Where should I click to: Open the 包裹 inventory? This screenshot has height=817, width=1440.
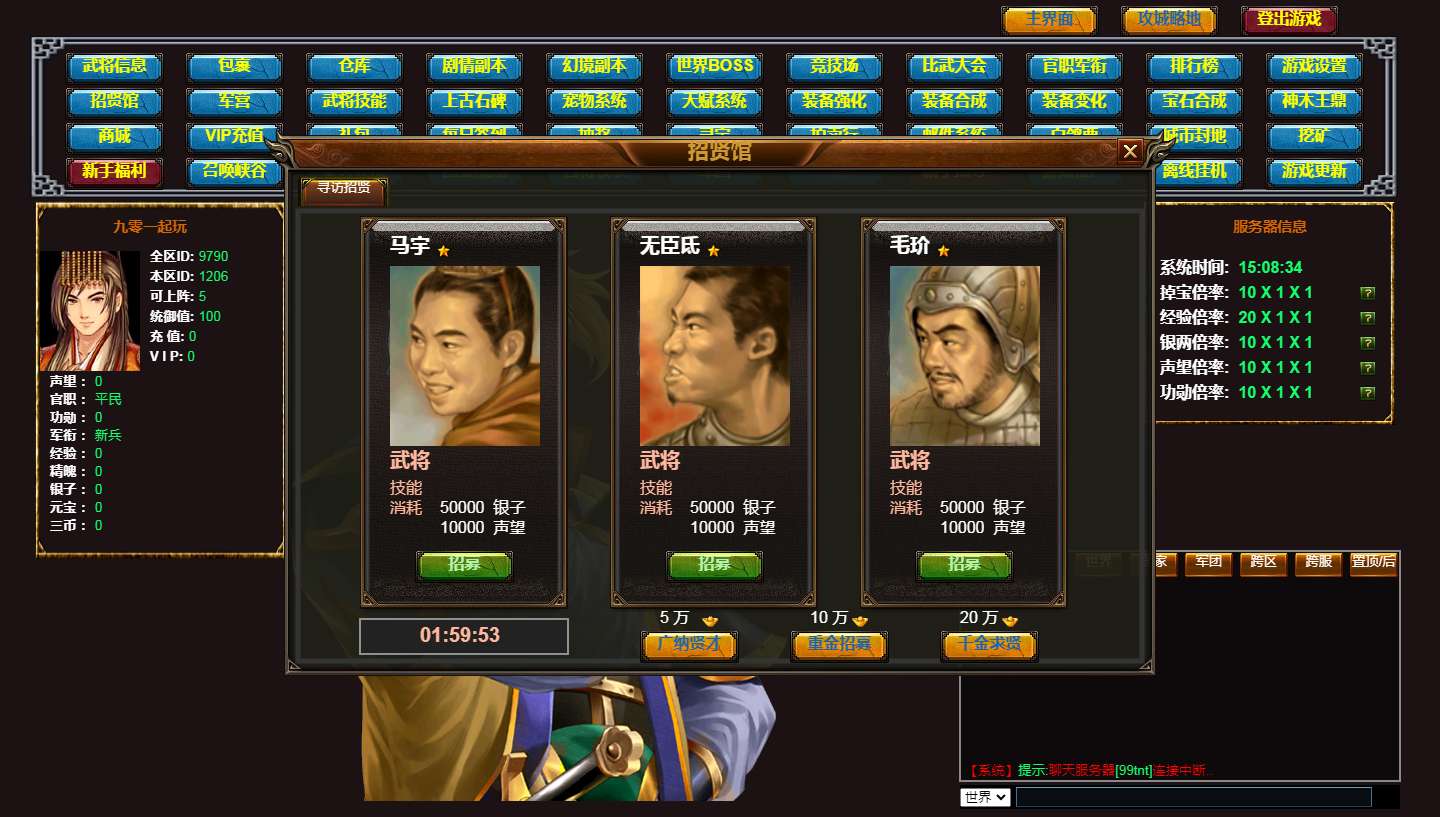click(x=234, y=67)
